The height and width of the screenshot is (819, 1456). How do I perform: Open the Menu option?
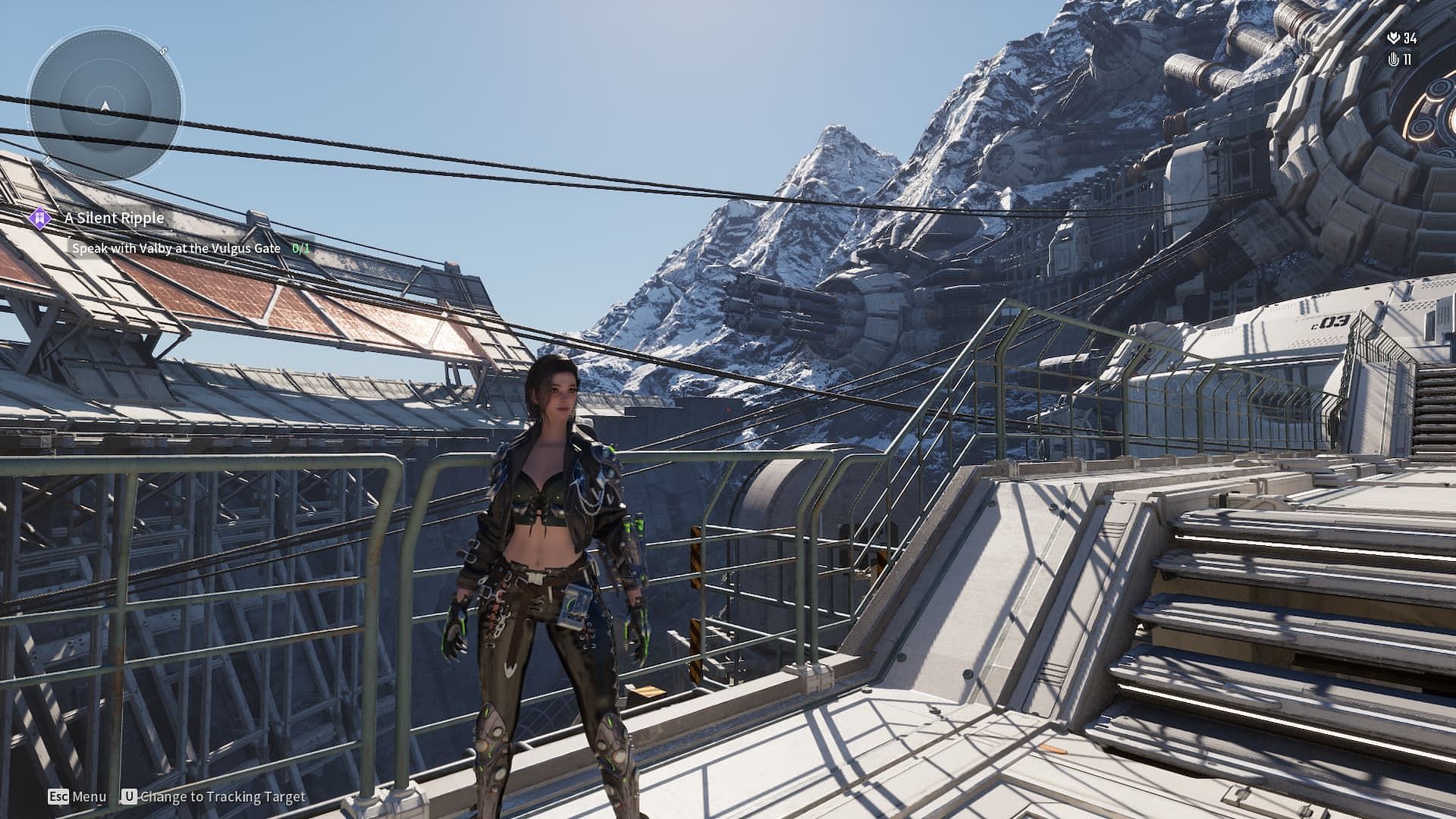(77, 797)
